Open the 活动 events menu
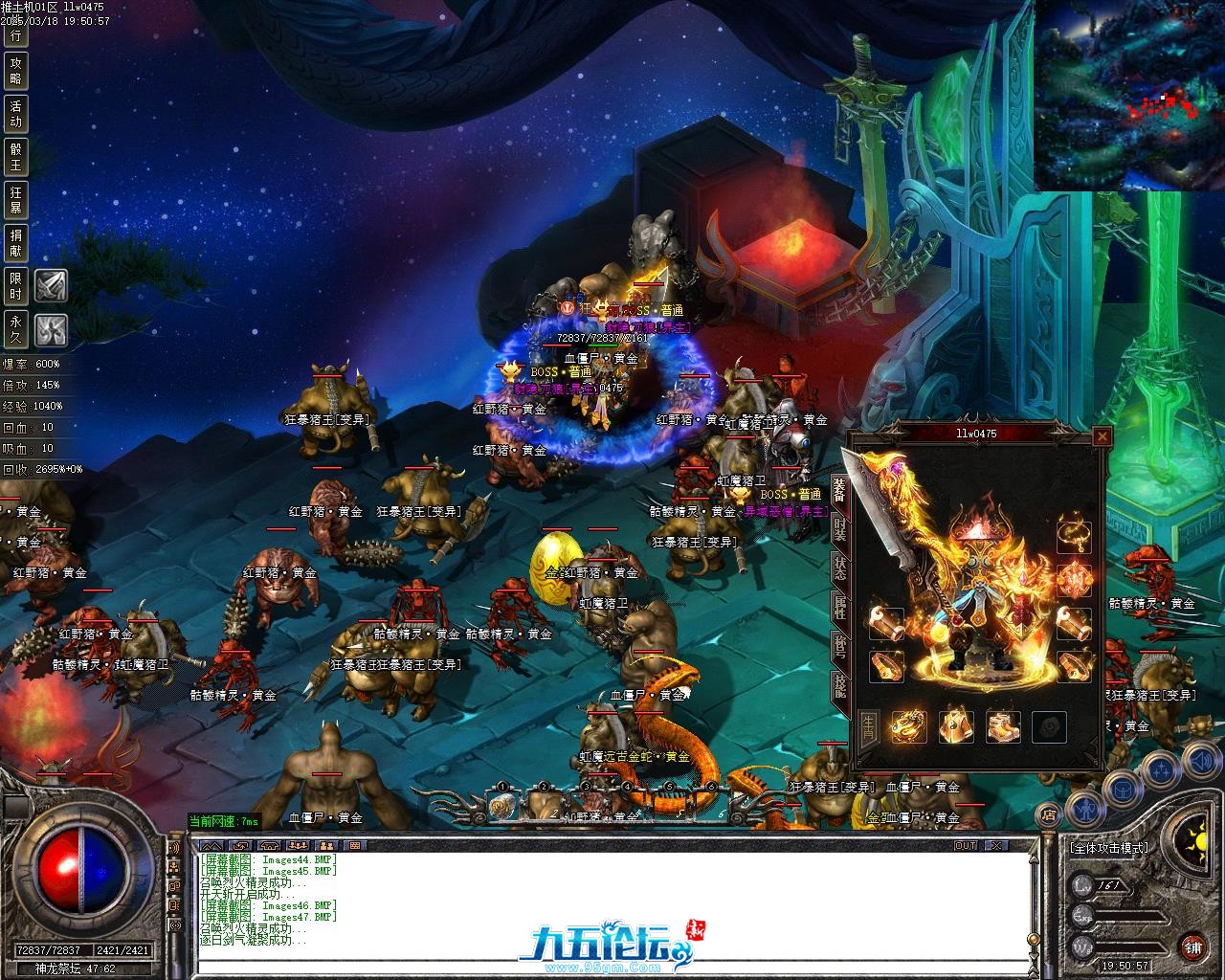The image size is (1225, 980). [x=15, y=113]
